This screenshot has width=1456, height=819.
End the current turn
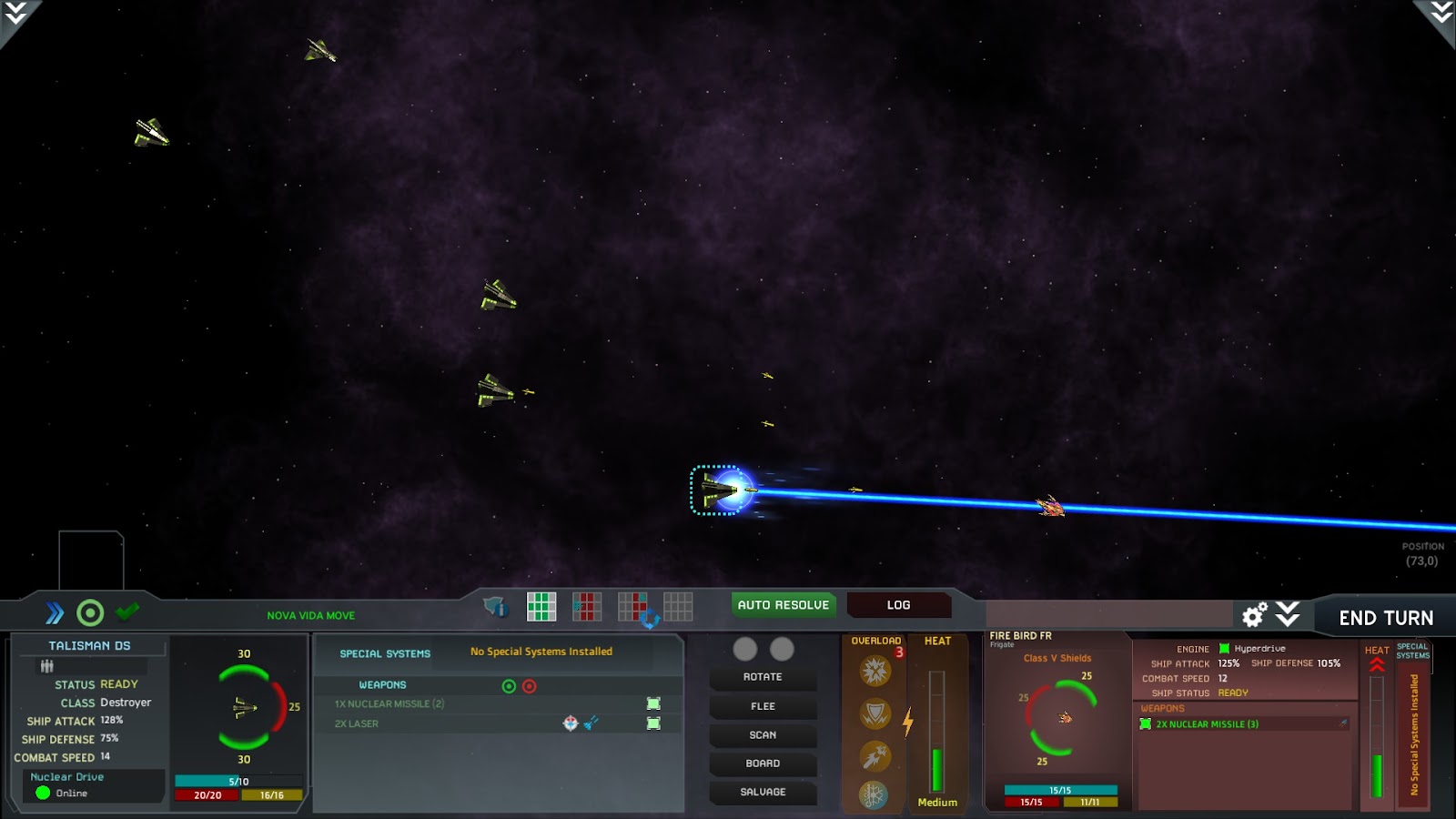(x=1385, y=618)
